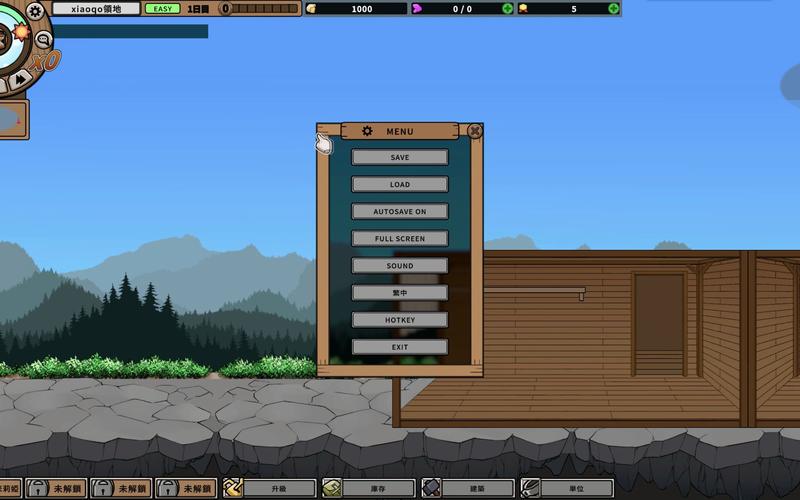Open the 庫存 inventory panel
800x500 pixels.
click(x=367, y=488)
